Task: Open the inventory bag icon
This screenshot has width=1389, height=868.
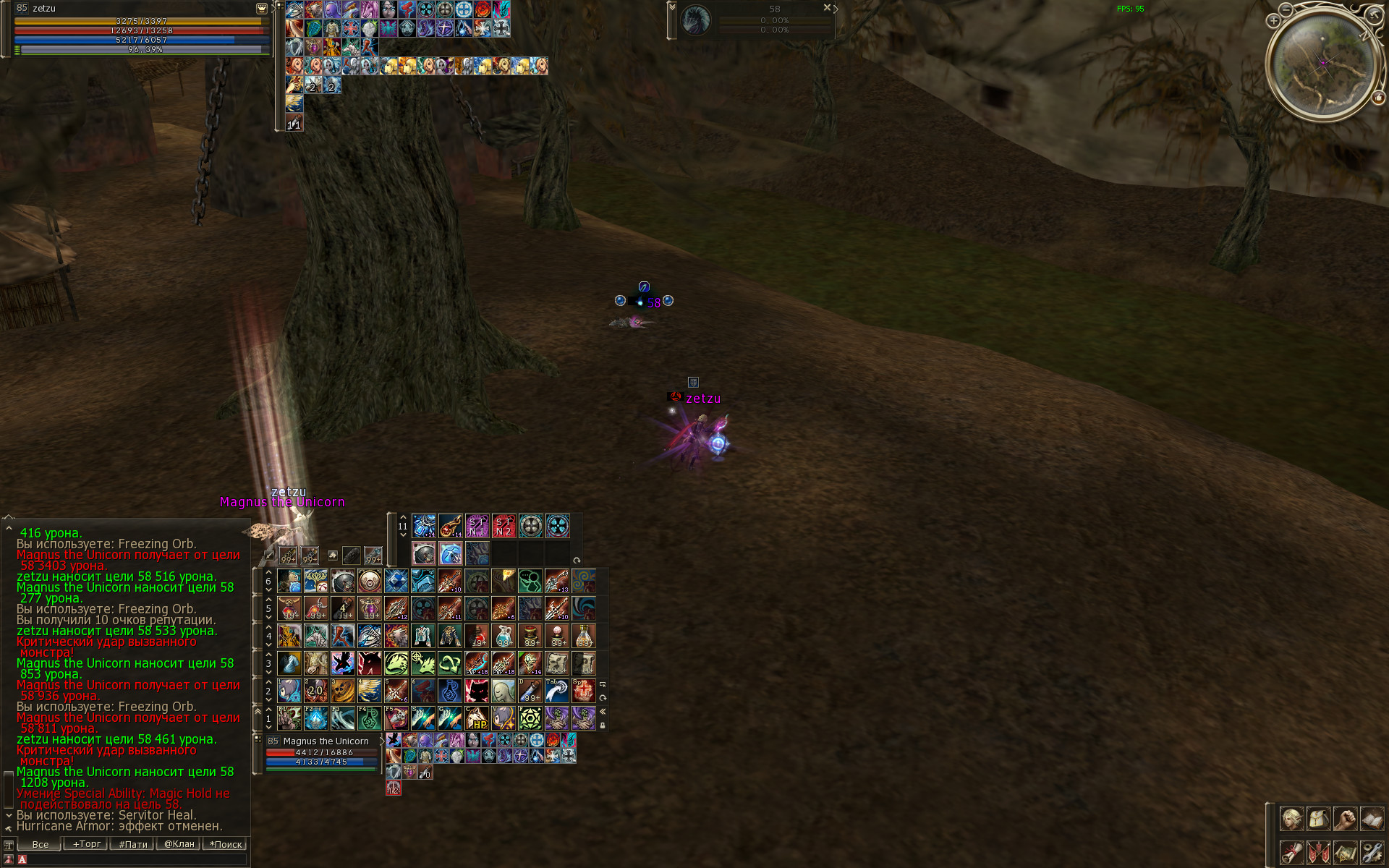Action: click(x=1318, y=819)
